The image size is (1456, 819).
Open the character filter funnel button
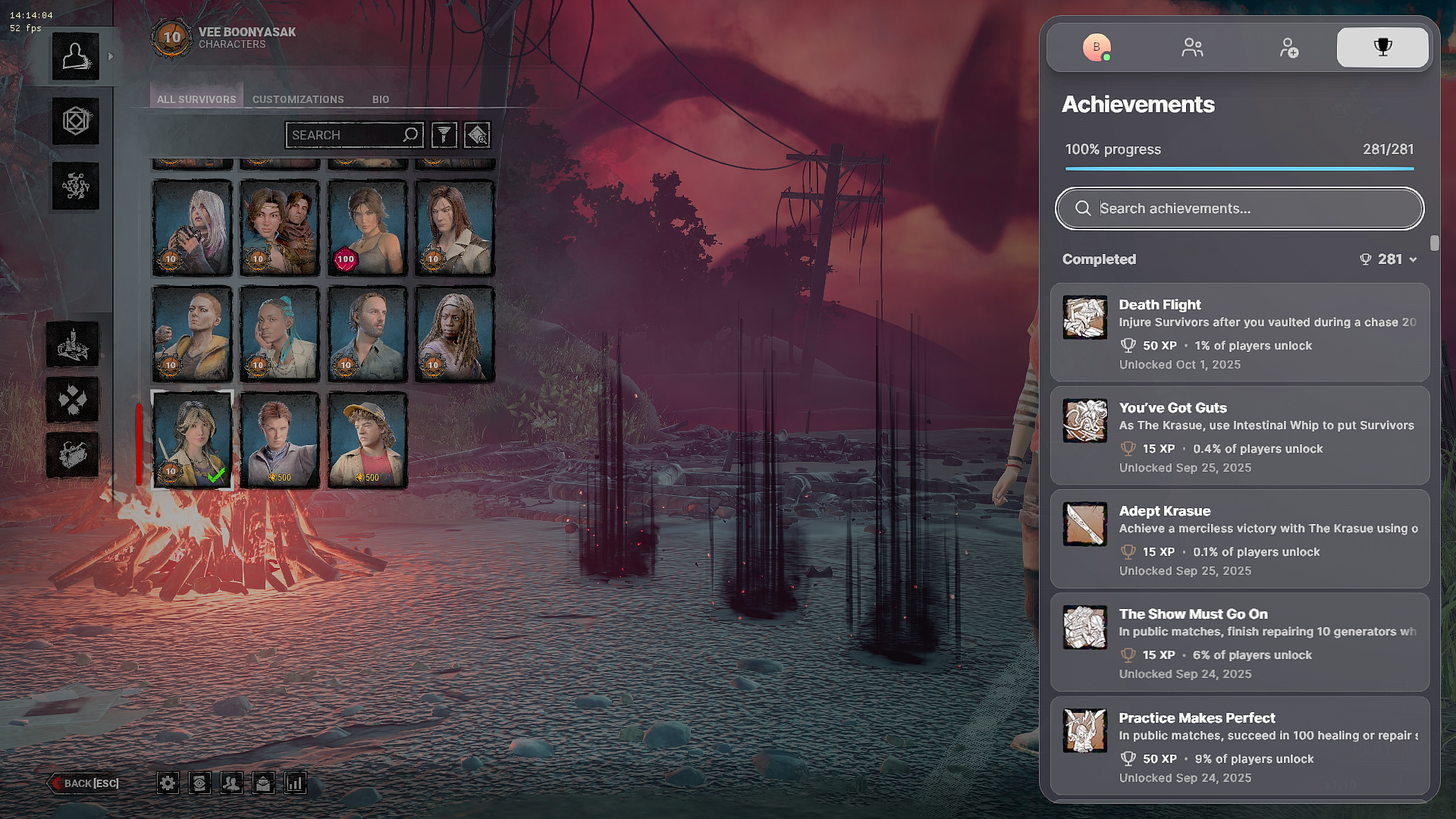444,135
